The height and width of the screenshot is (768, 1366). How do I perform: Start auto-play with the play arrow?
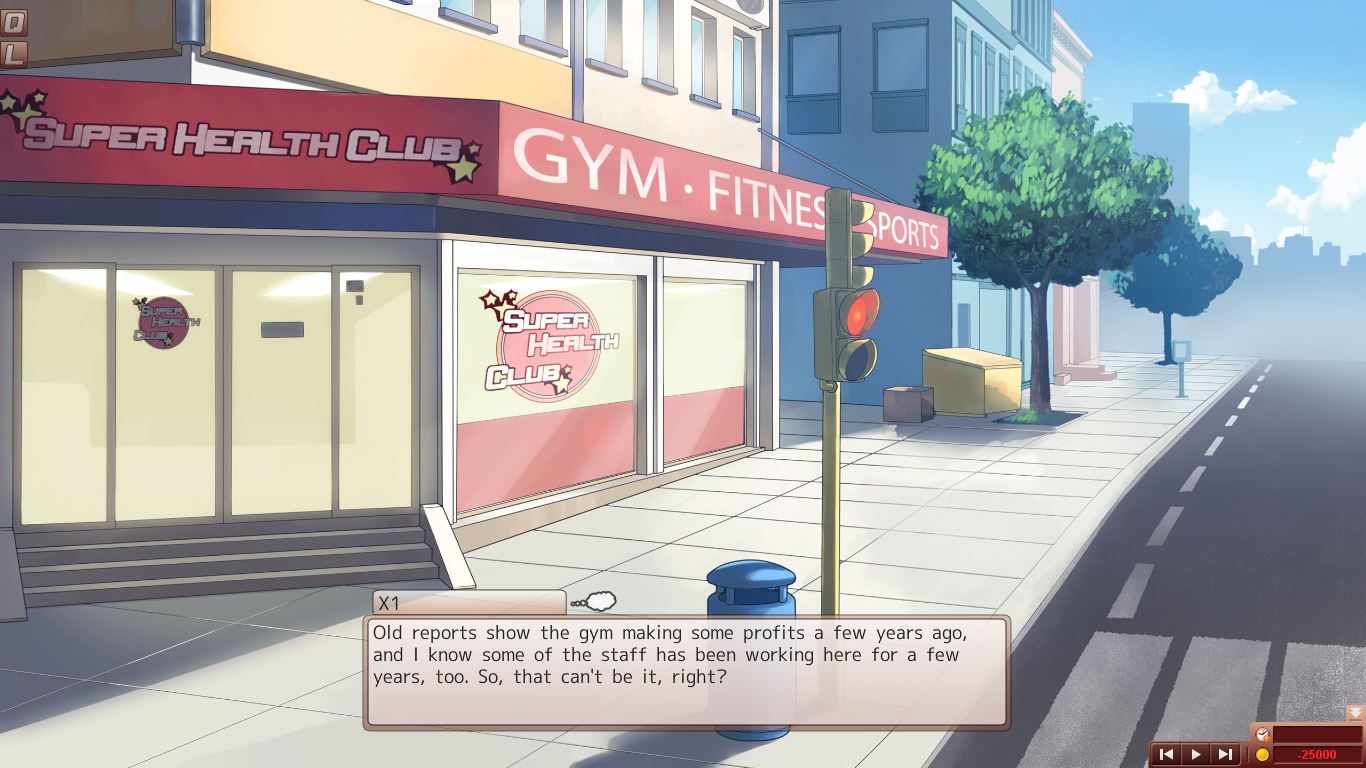click(1195, 754)
